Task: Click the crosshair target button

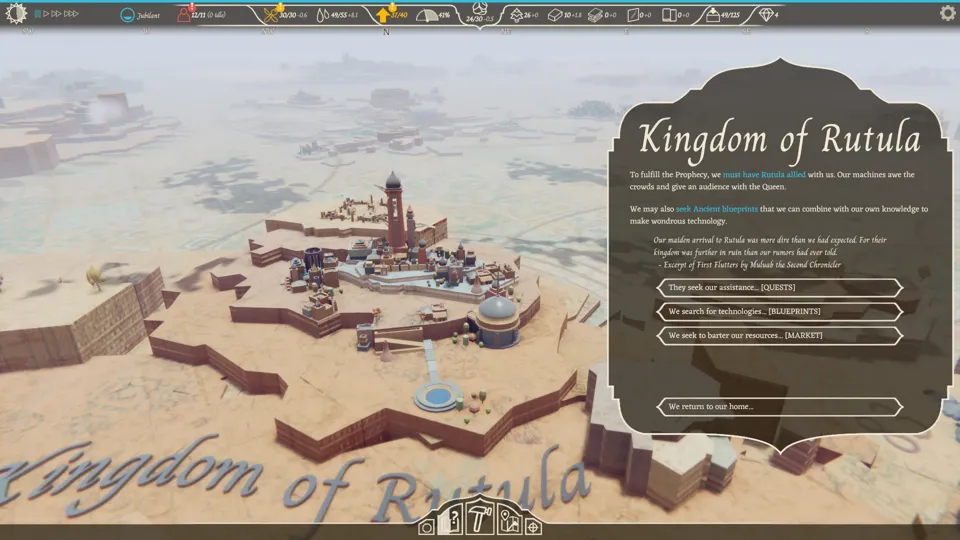Action: 533,526
